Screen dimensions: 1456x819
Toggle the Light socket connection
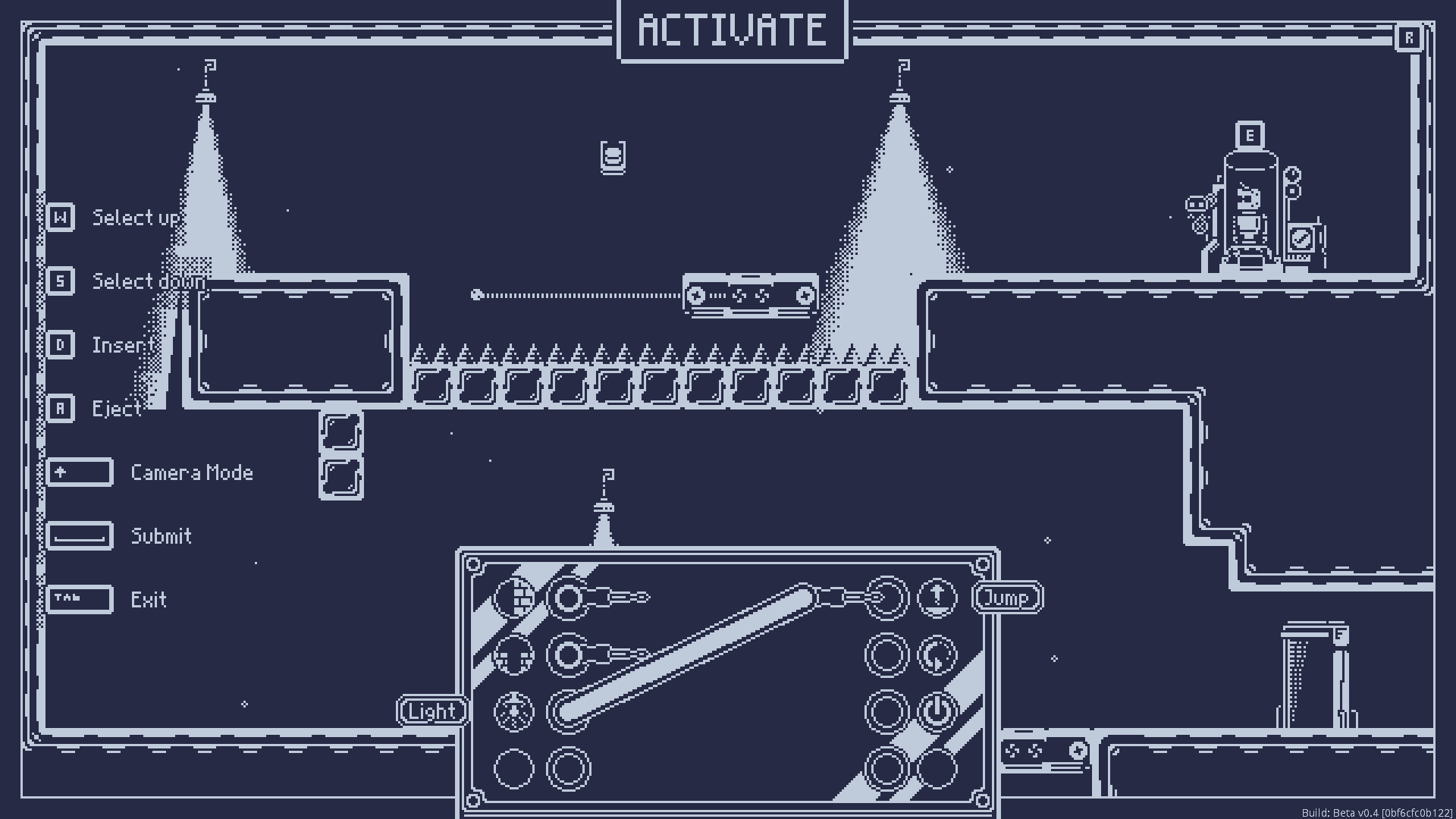tap(432, 711)
